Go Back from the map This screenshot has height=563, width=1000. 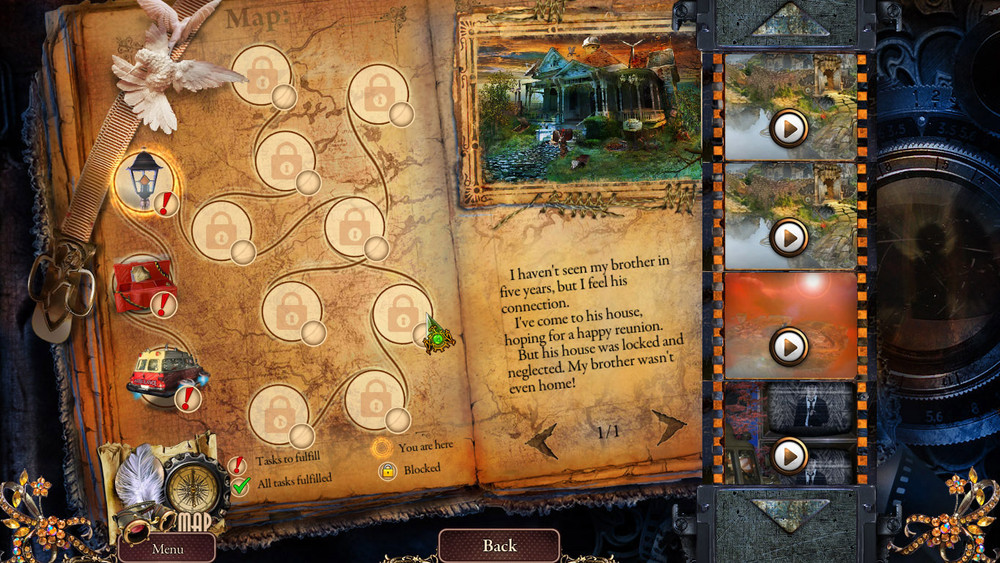point(499,545)
